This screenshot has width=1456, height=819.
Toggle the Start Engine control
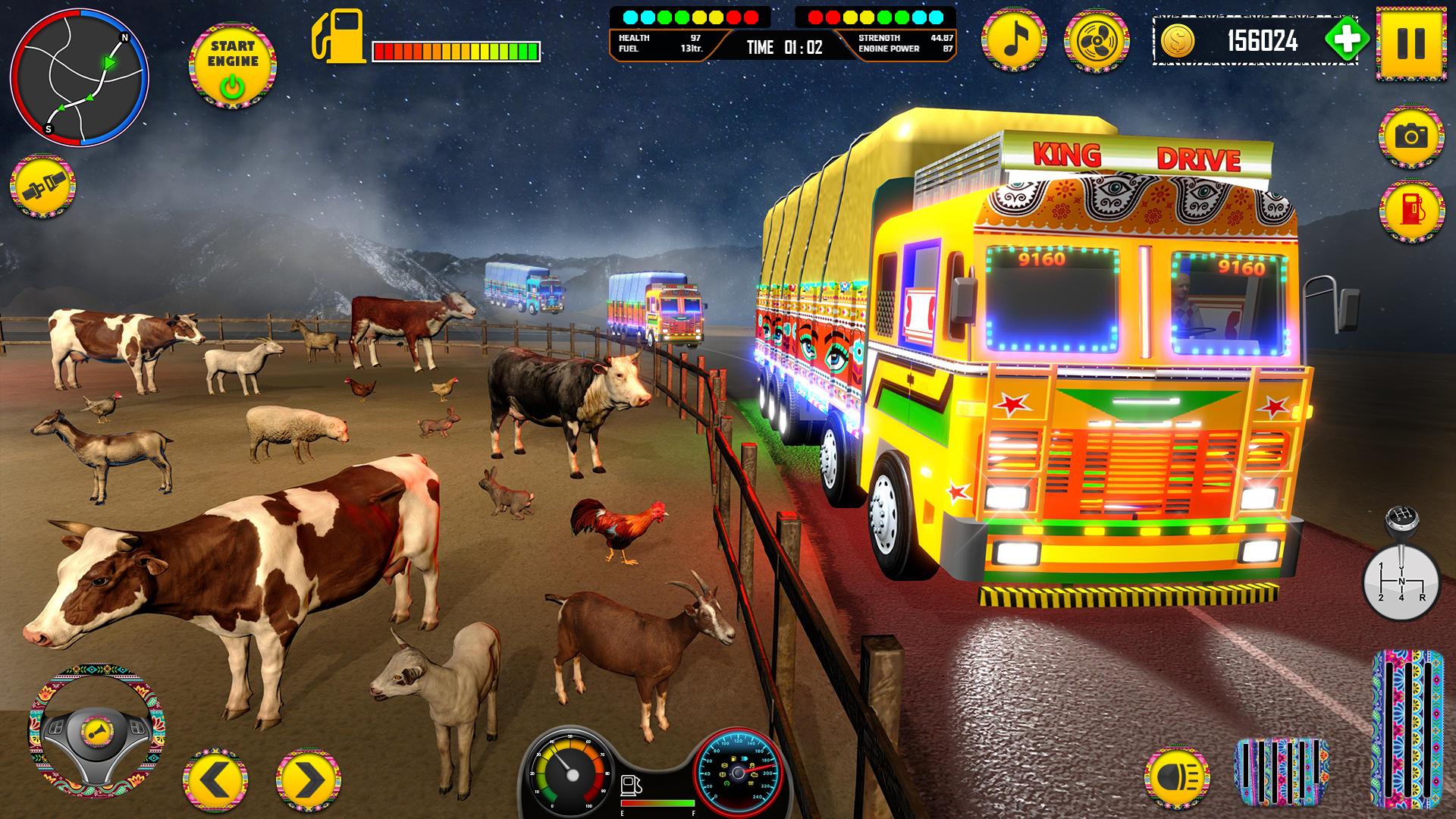[x=232, y=64]
